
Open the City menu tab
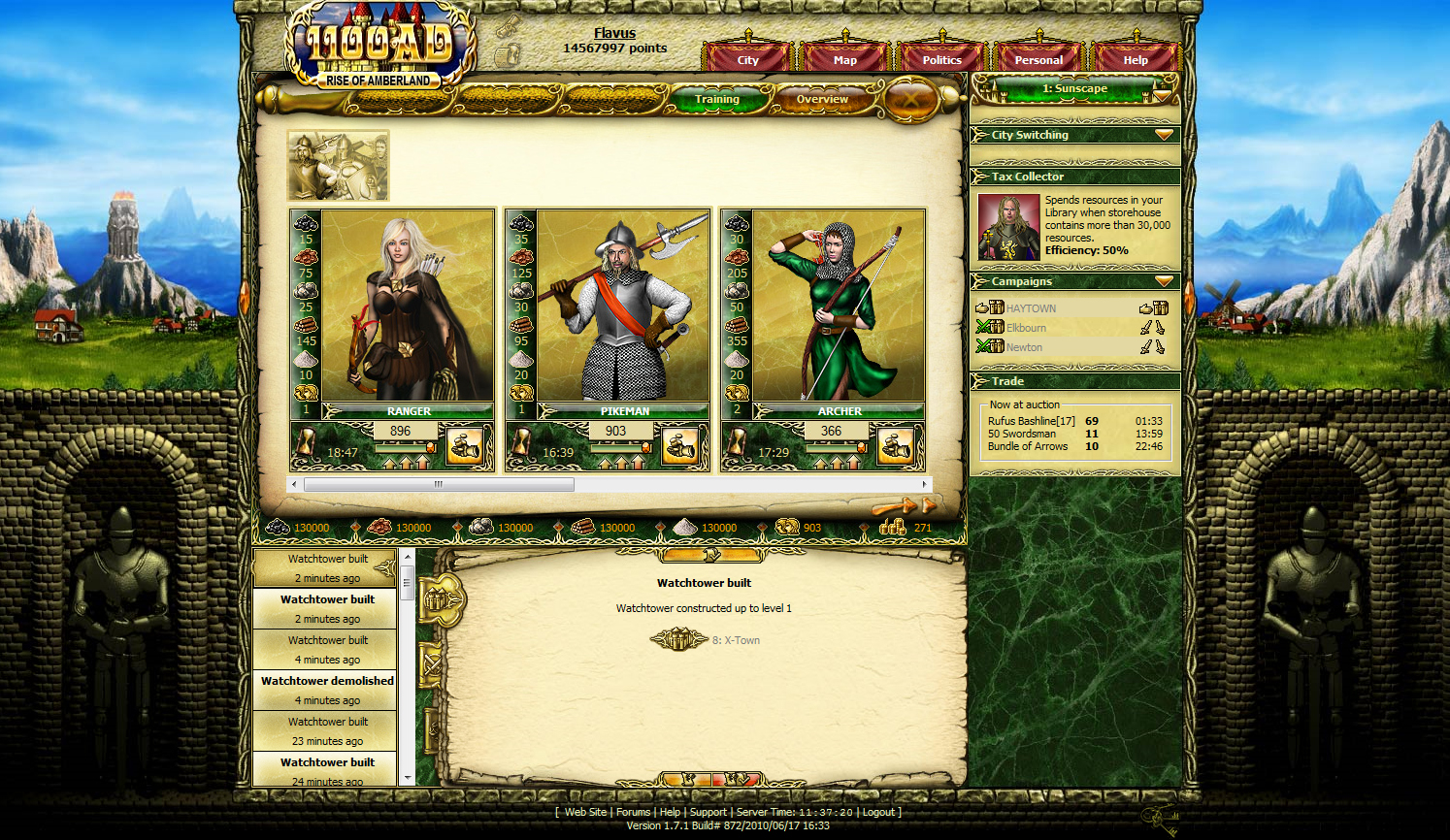coord(747,59)
